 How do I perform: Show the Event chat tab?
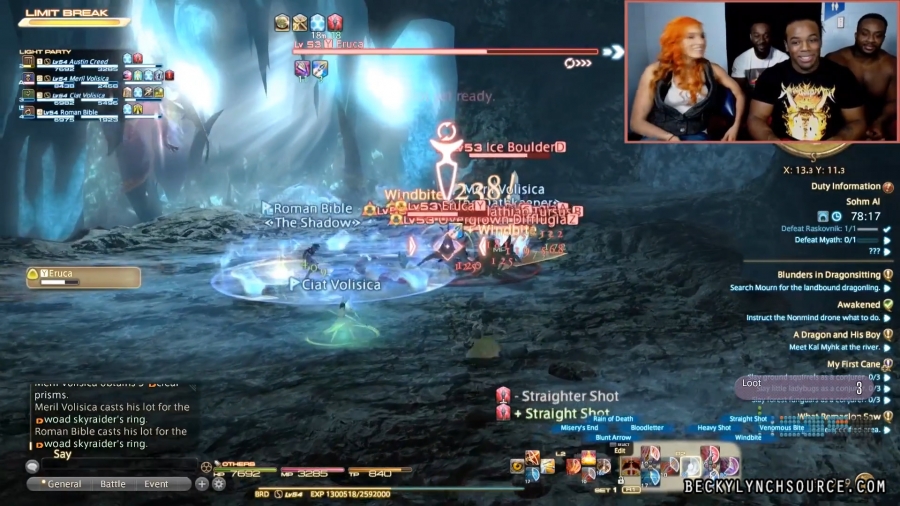point(156,484)
